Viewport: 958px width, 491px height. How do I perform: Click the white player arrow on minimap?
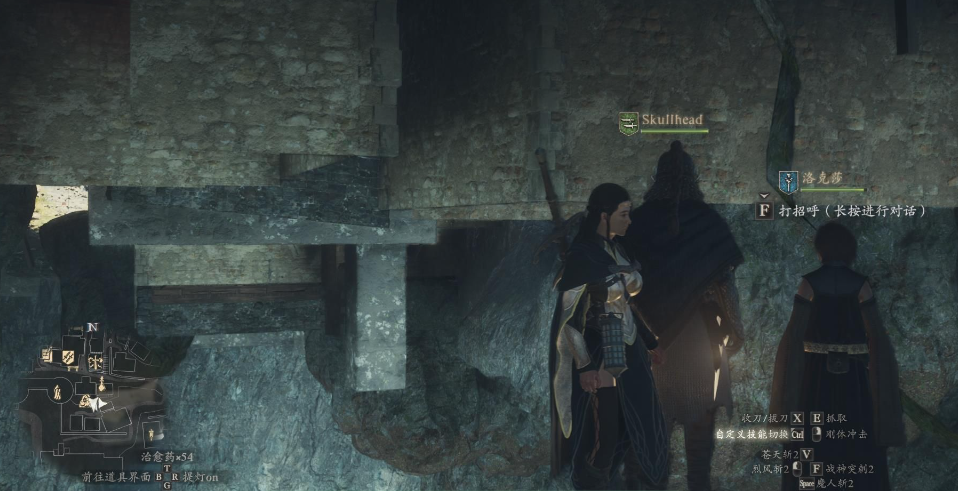(98, 404)
